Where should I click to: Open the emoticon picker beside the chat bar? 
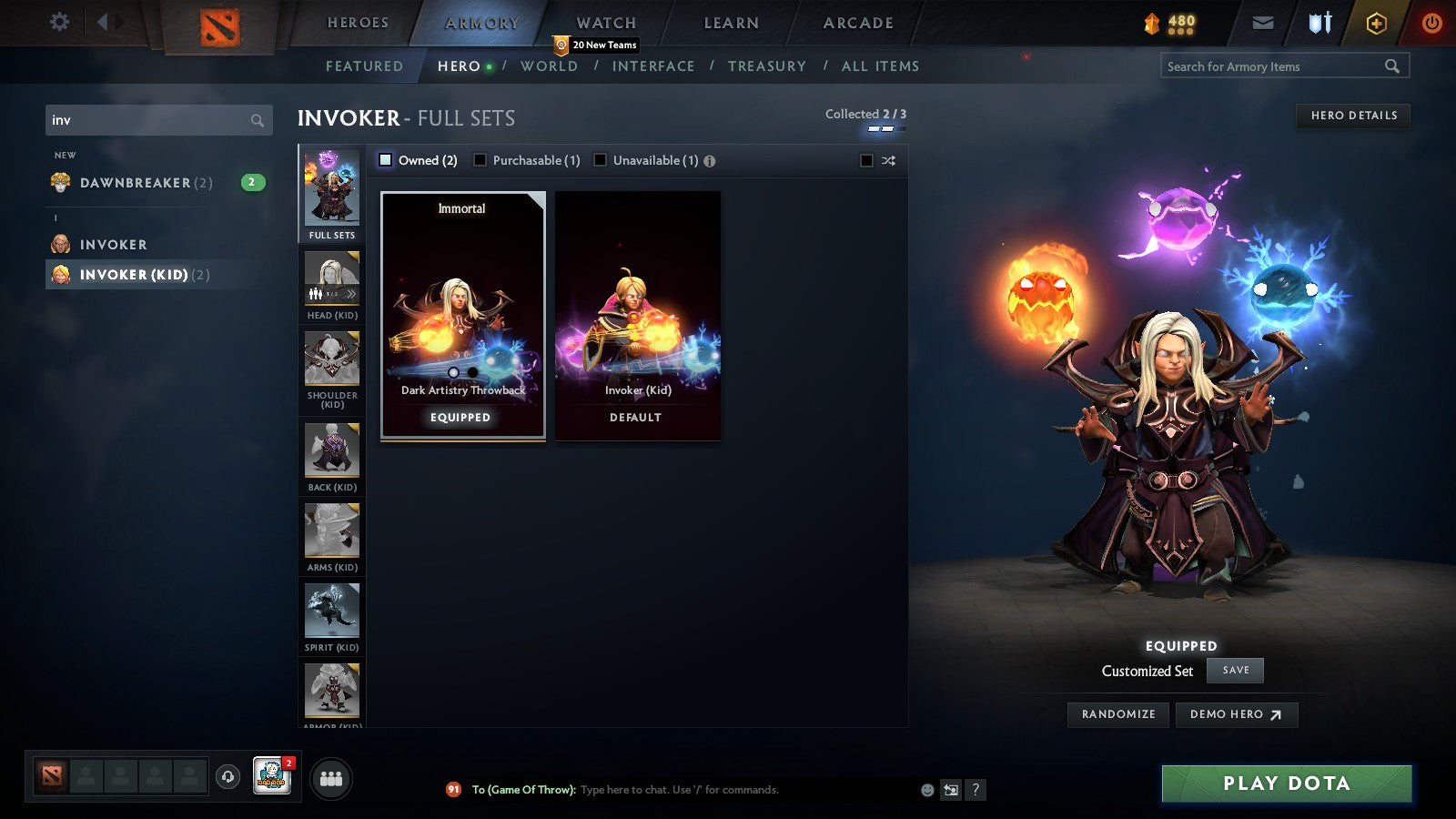click(925, 790)
